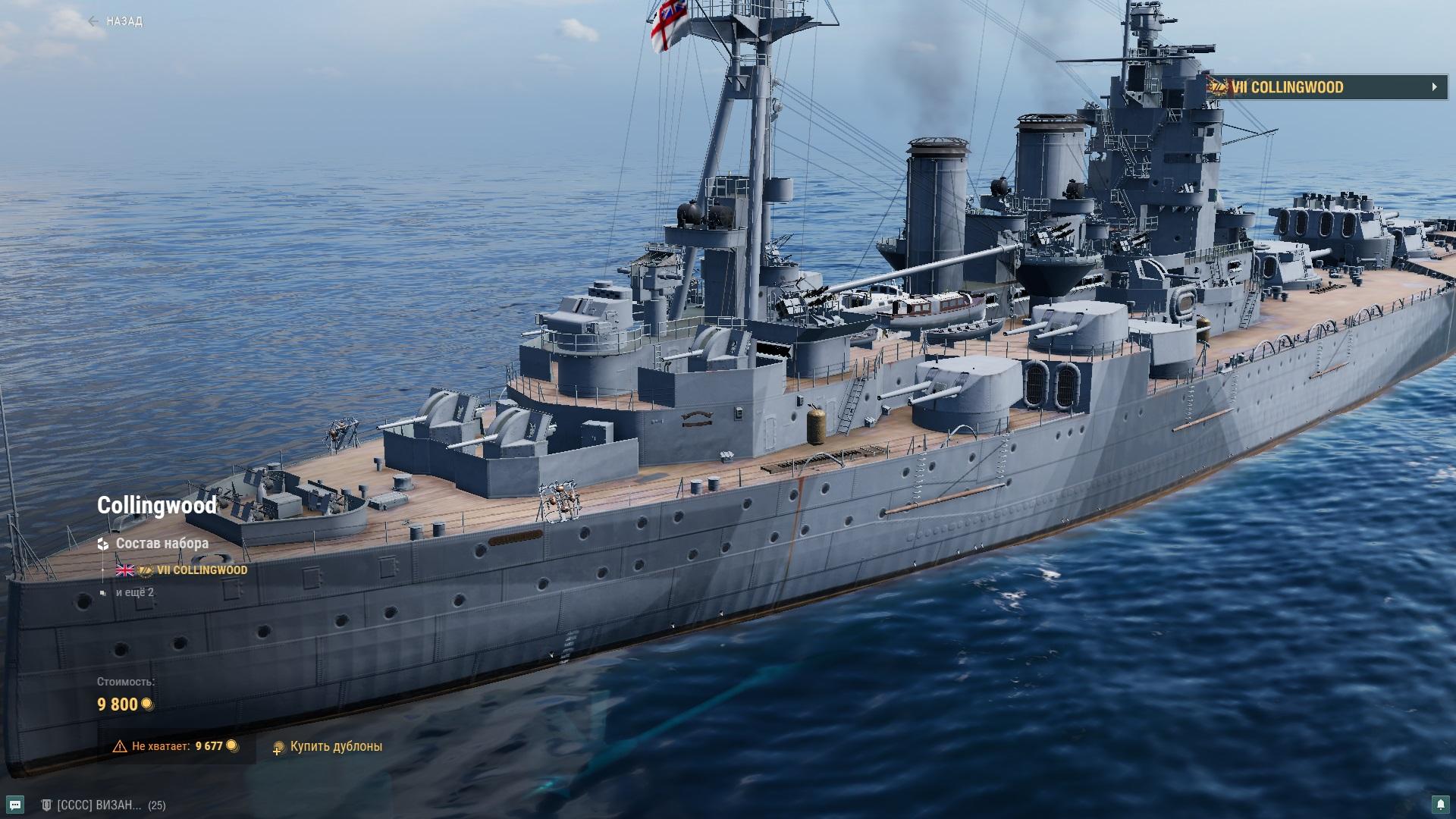Show the 'и ещё 2' additional items
Screen dimensions: 1456x819
click(135, 592)
